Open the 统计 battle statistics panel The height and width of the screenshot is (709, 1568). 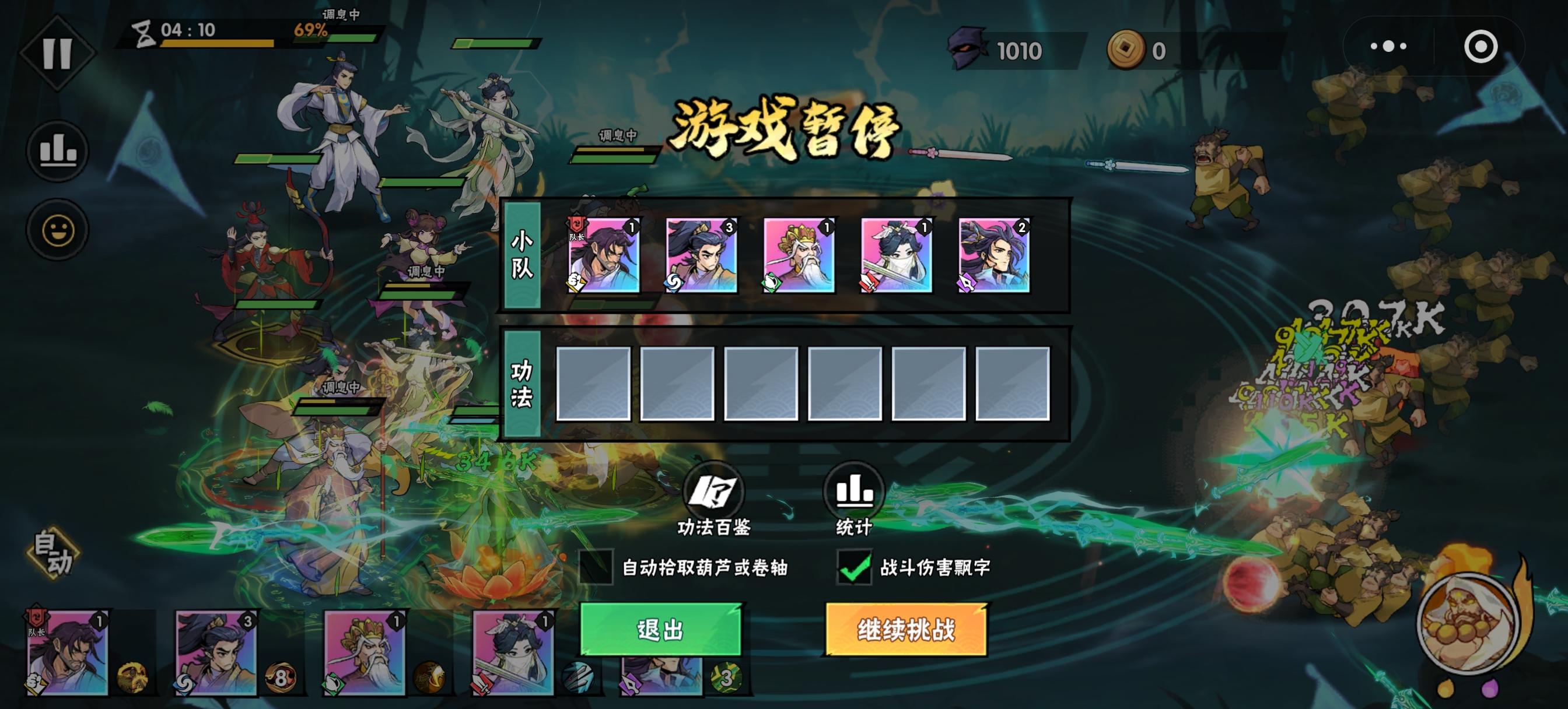(x=855, y=499)
